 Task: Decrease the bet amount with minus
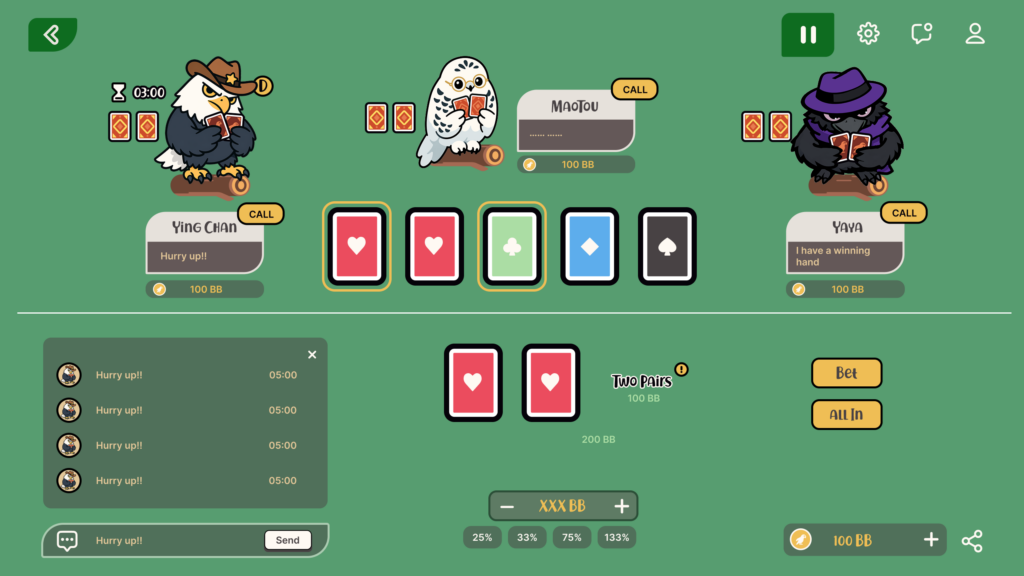tap(507, 506)
